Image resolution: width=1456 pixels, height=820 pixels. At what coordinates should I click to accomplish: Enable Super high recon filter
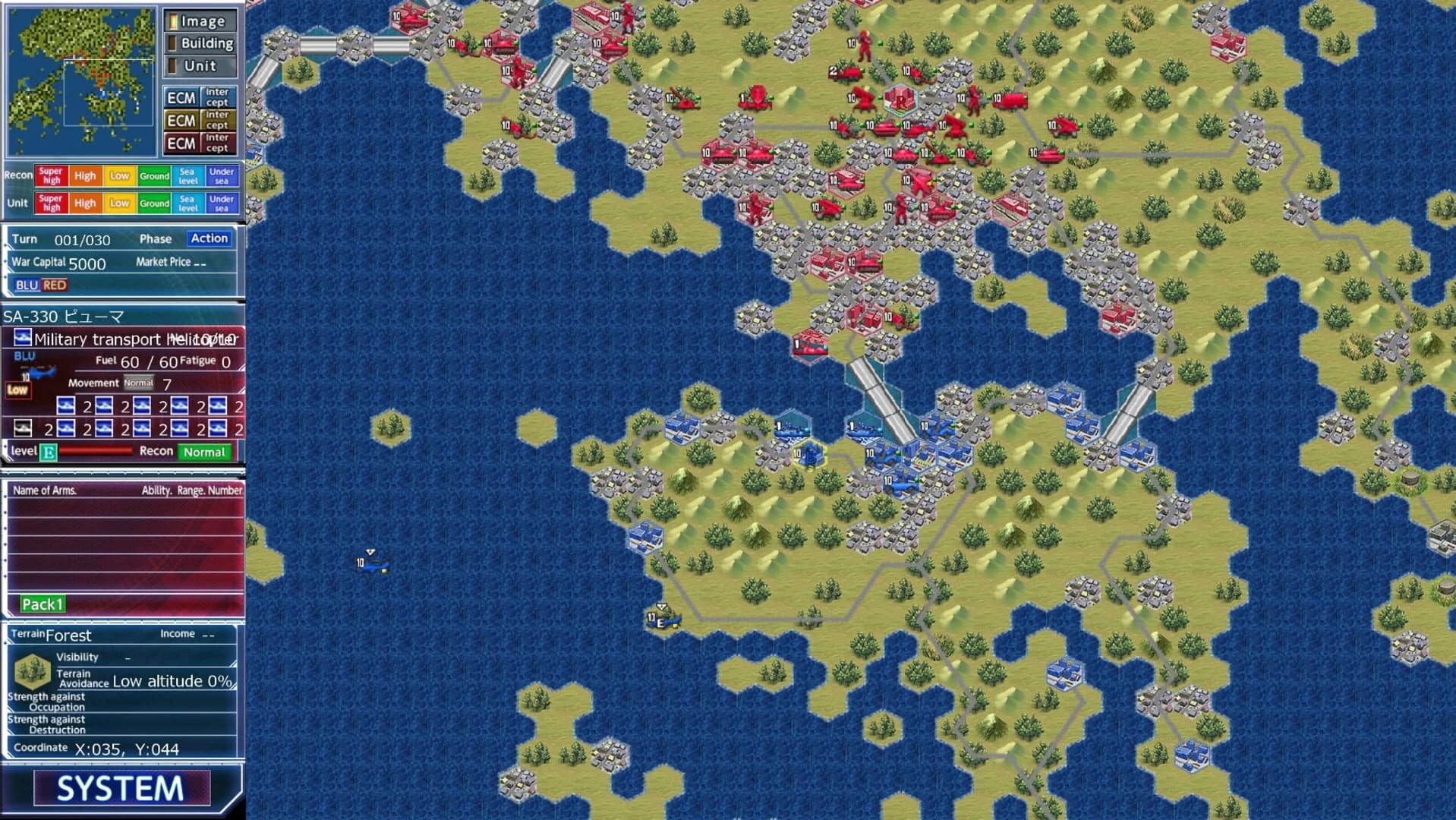[x=52, y=175]
